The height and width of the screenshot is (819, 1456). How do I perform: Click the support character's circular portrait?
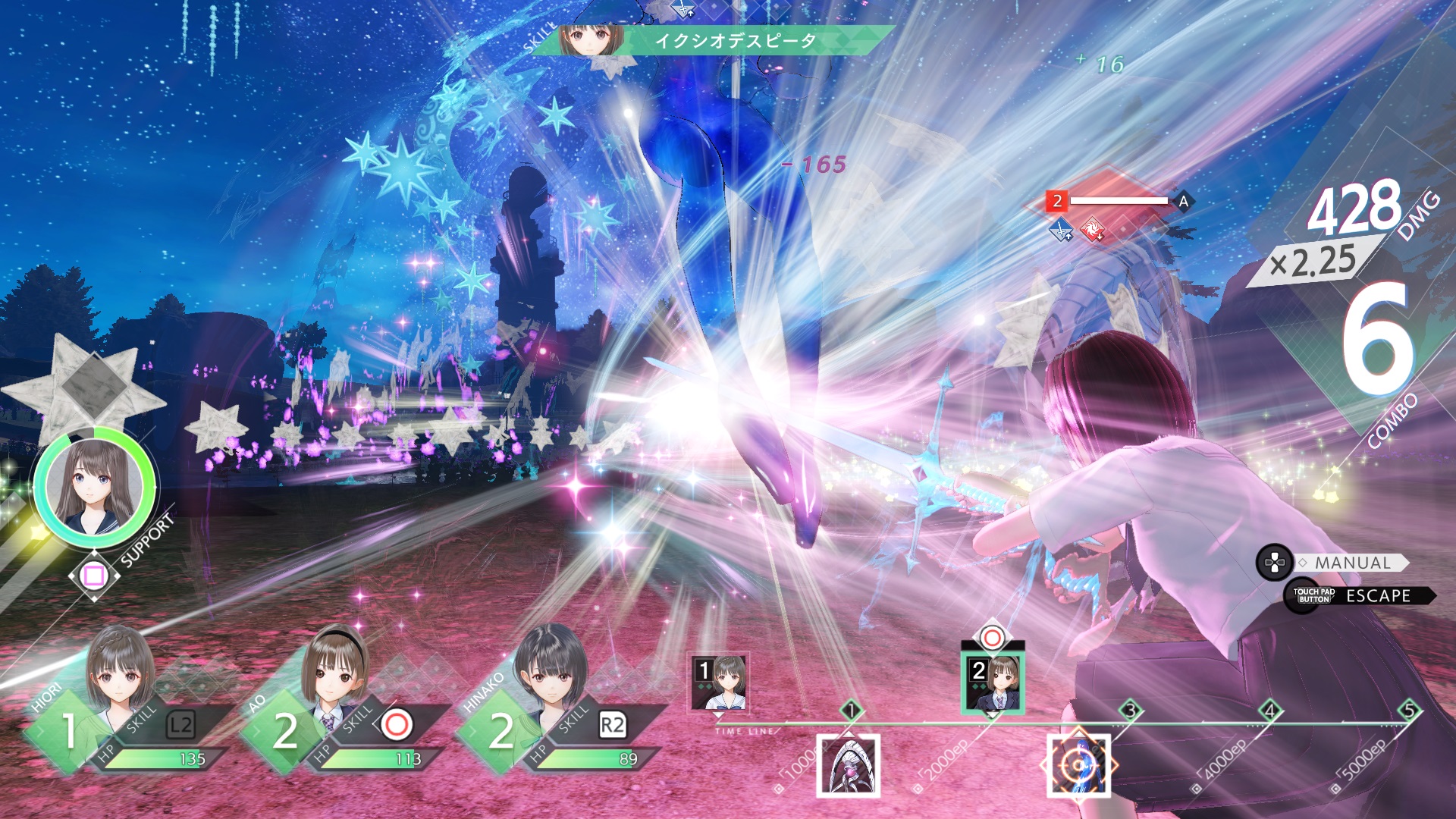(x=94, y=486)
